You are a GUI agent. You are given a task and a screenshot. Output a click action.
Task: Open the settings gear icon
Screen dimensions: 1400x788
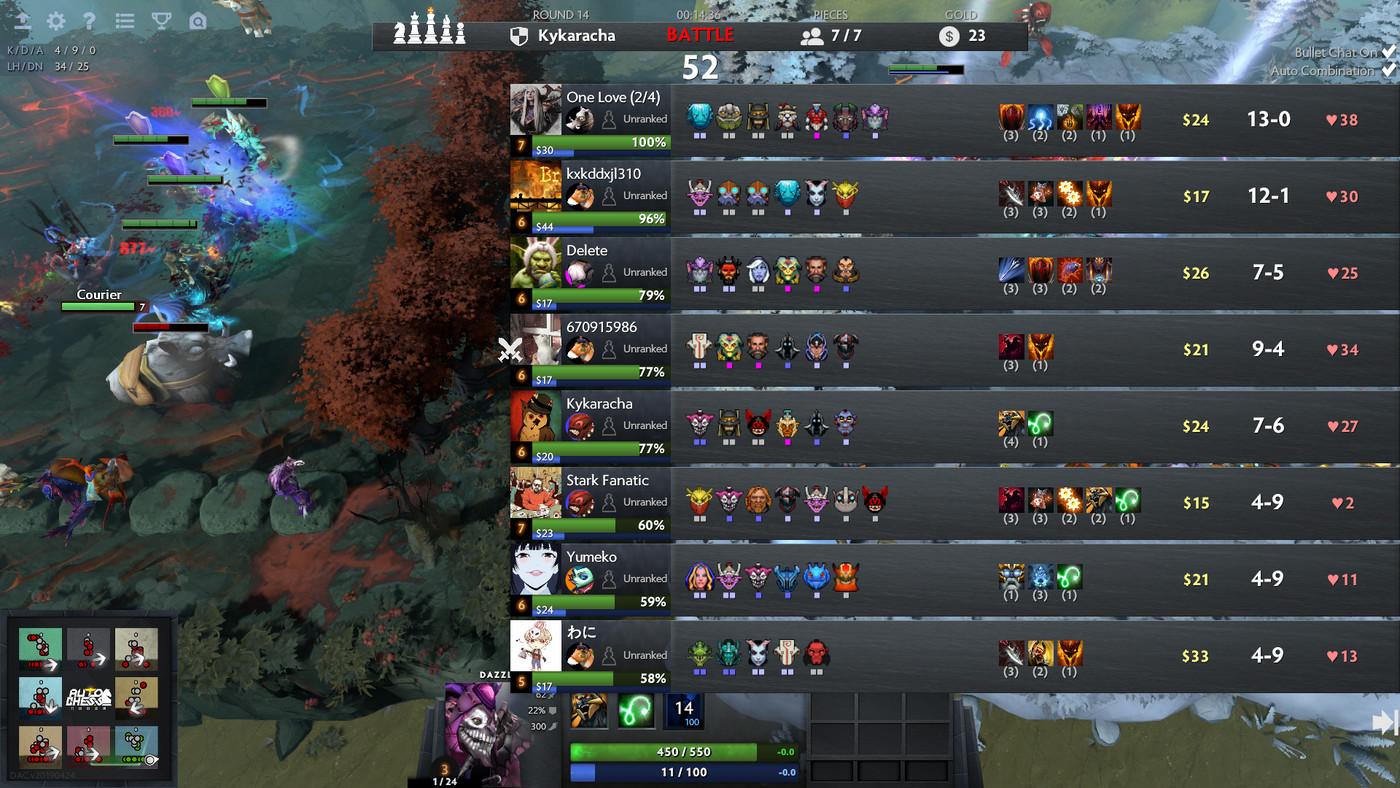click(x=55, y=19)
